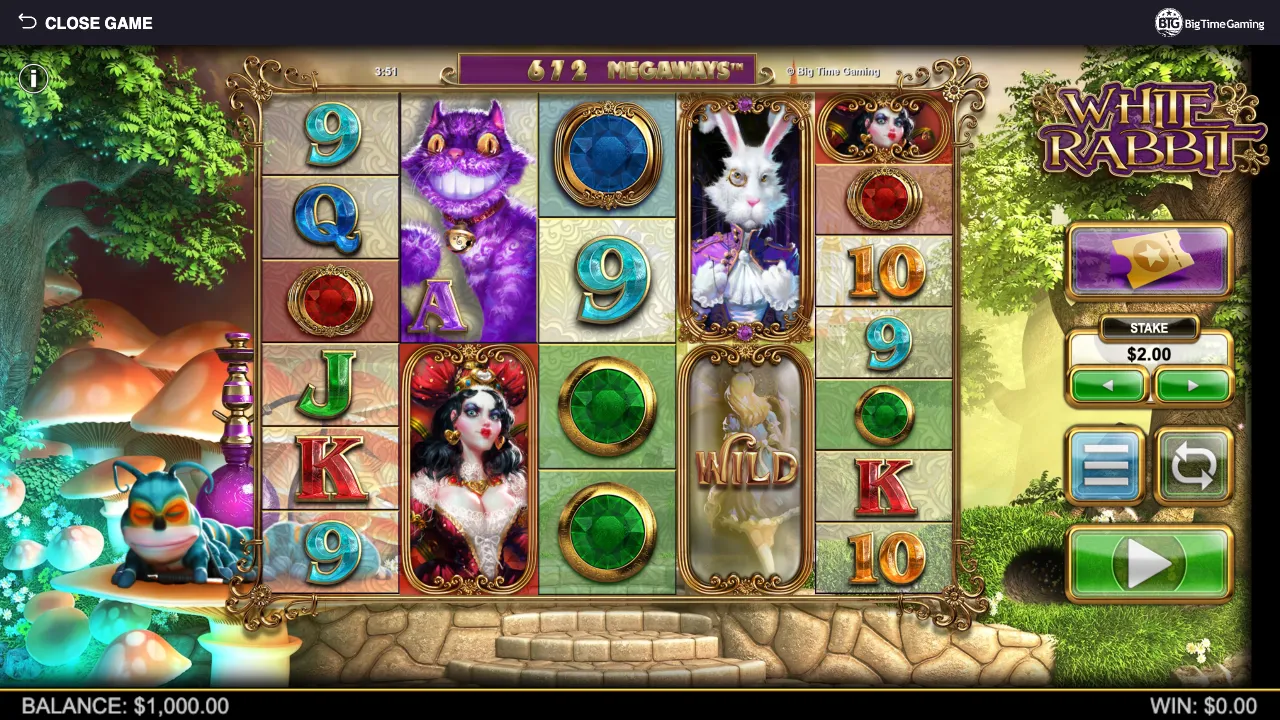Open the golden ticket feature buy
Image resolution: width=1280 pixels, height=720 pixels.
point(1149,261)
